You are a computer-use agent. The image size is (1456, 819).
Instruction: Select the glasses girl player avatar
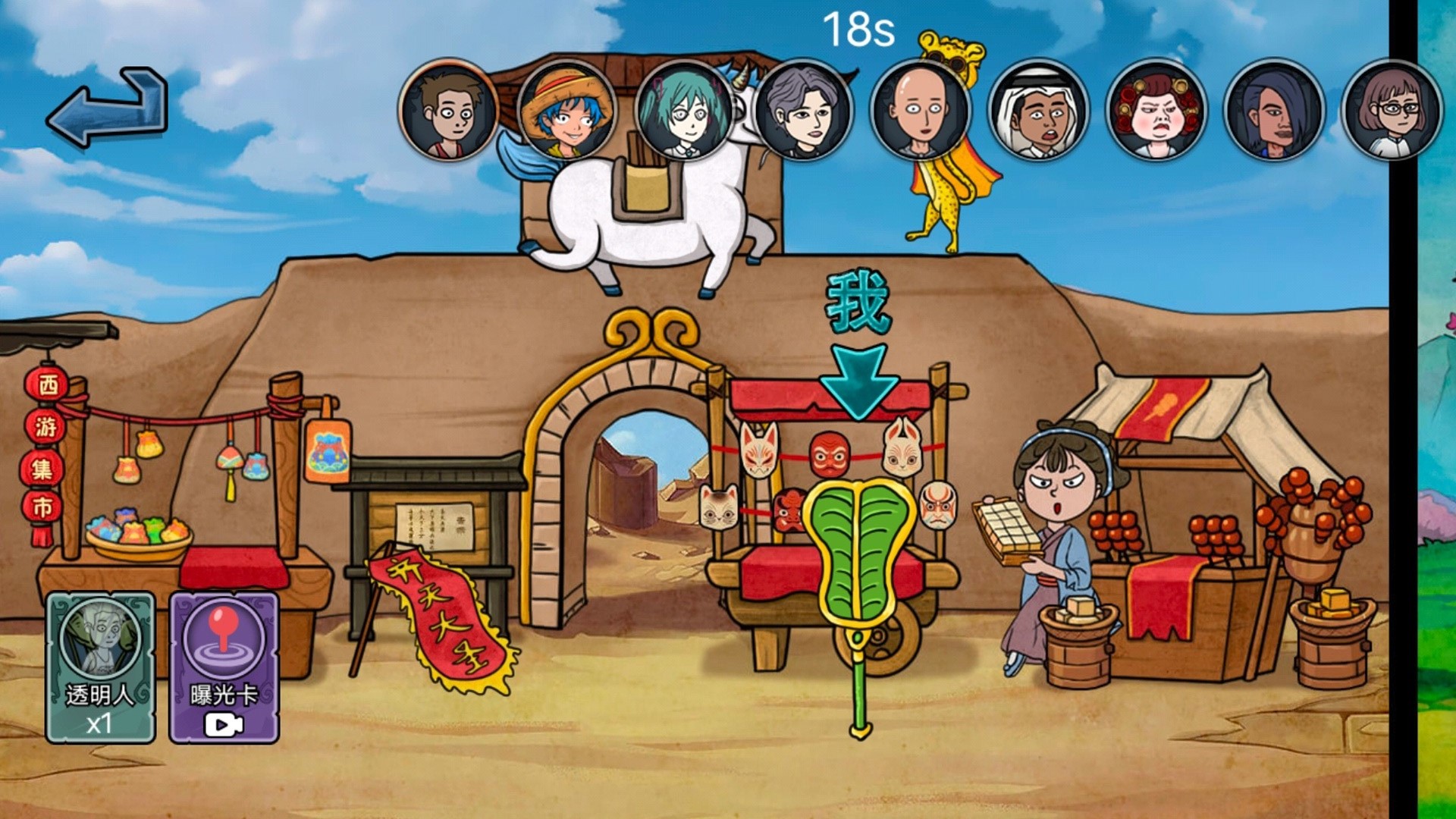pos(1392,110)
